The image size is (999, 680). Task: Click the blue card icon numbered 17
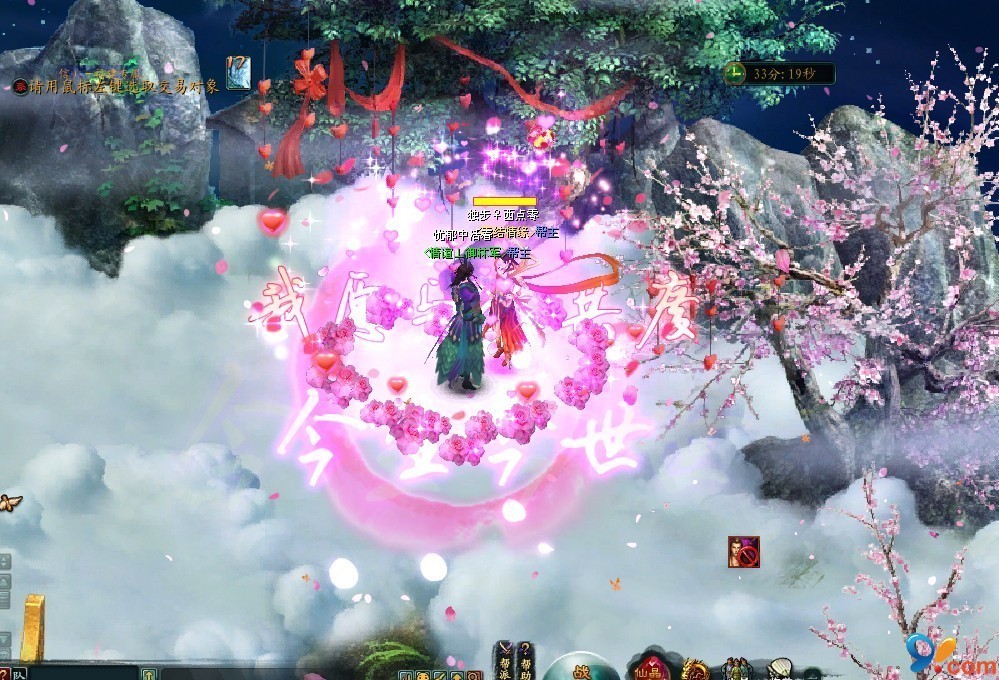tap(238, 72)
